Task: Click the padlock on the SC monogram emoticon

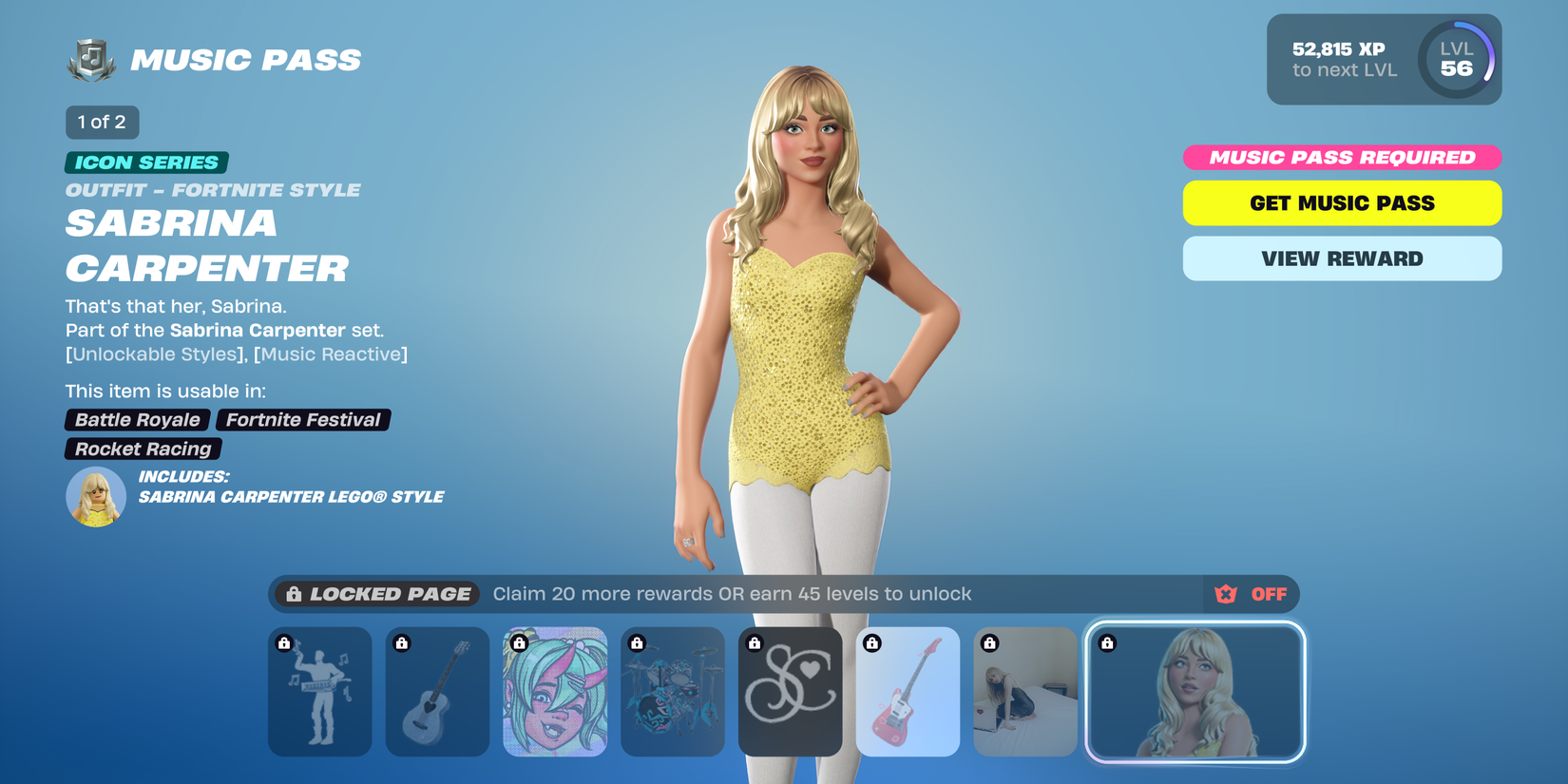Action: [x=755, y=643]
